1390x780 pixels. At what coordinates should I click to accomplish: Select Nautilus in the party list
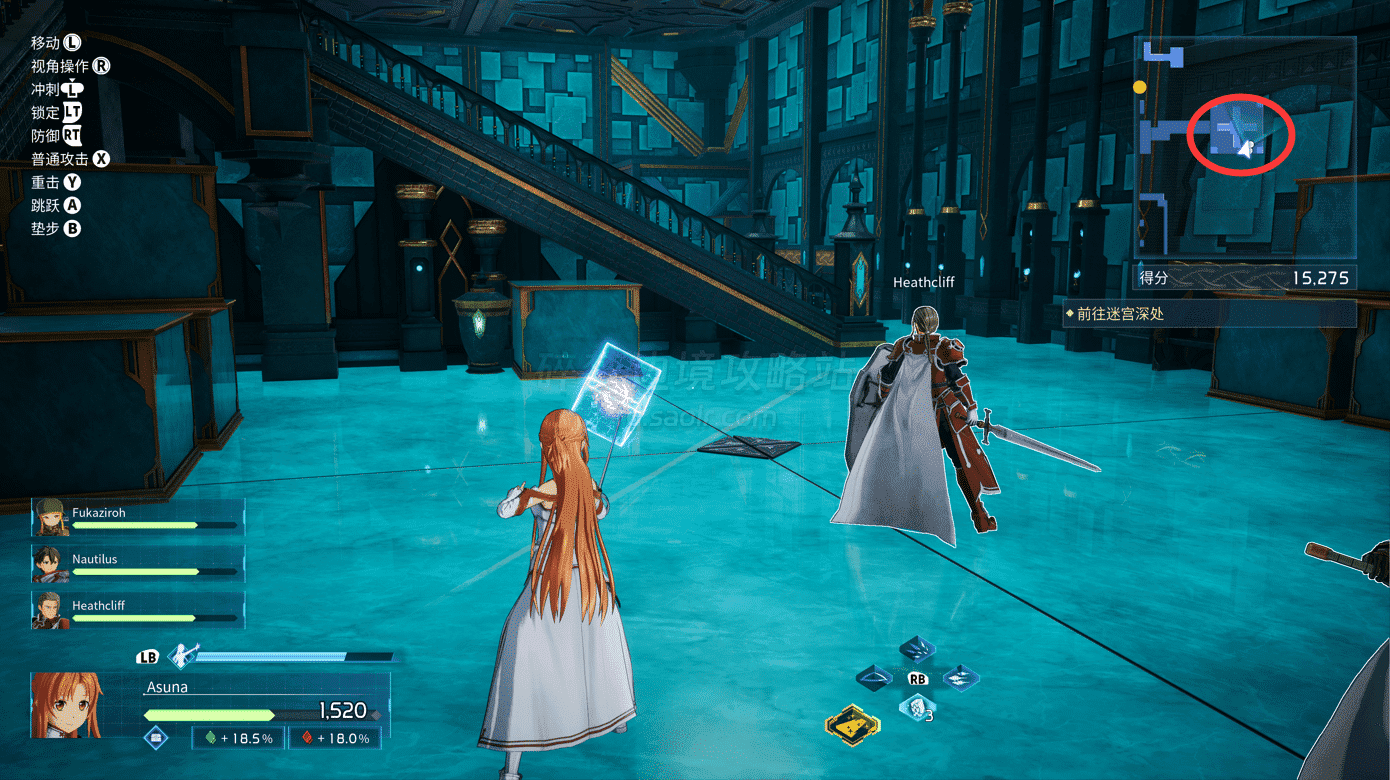coord(137,565)
